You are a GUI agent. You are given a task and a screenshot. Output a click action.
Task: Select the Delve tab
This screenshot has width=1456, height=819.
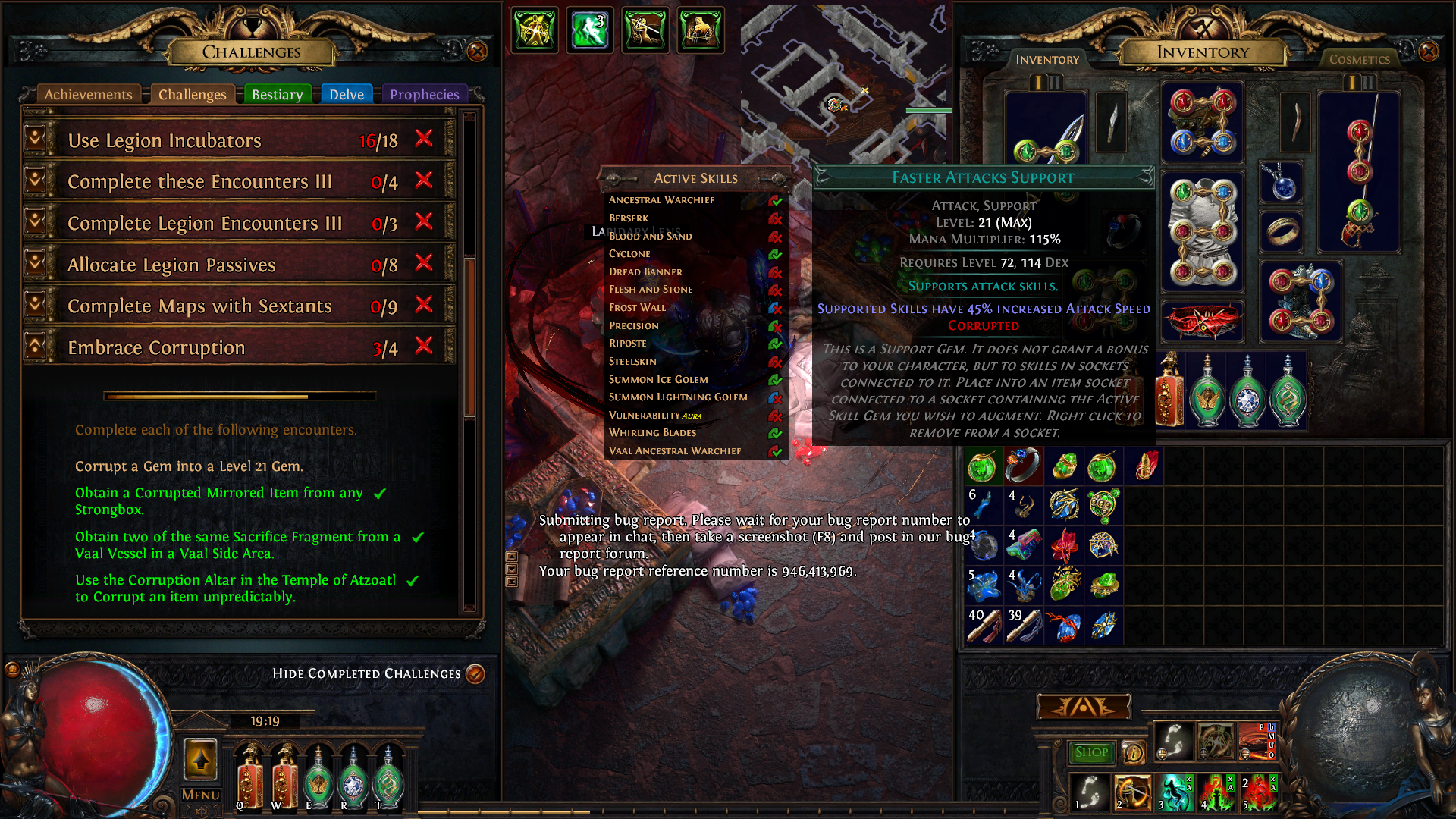coord(347,95)
